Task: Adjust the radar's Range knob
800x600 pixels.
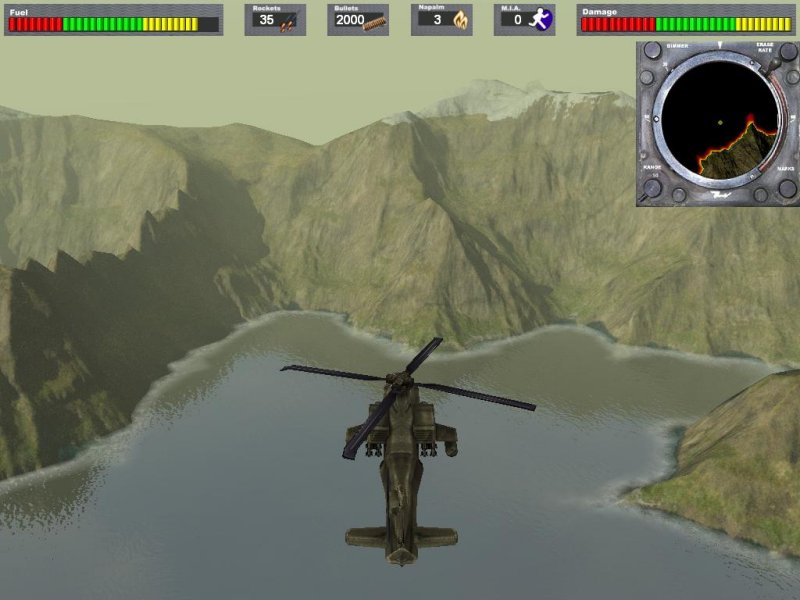Action: click(x=651, y=187)
